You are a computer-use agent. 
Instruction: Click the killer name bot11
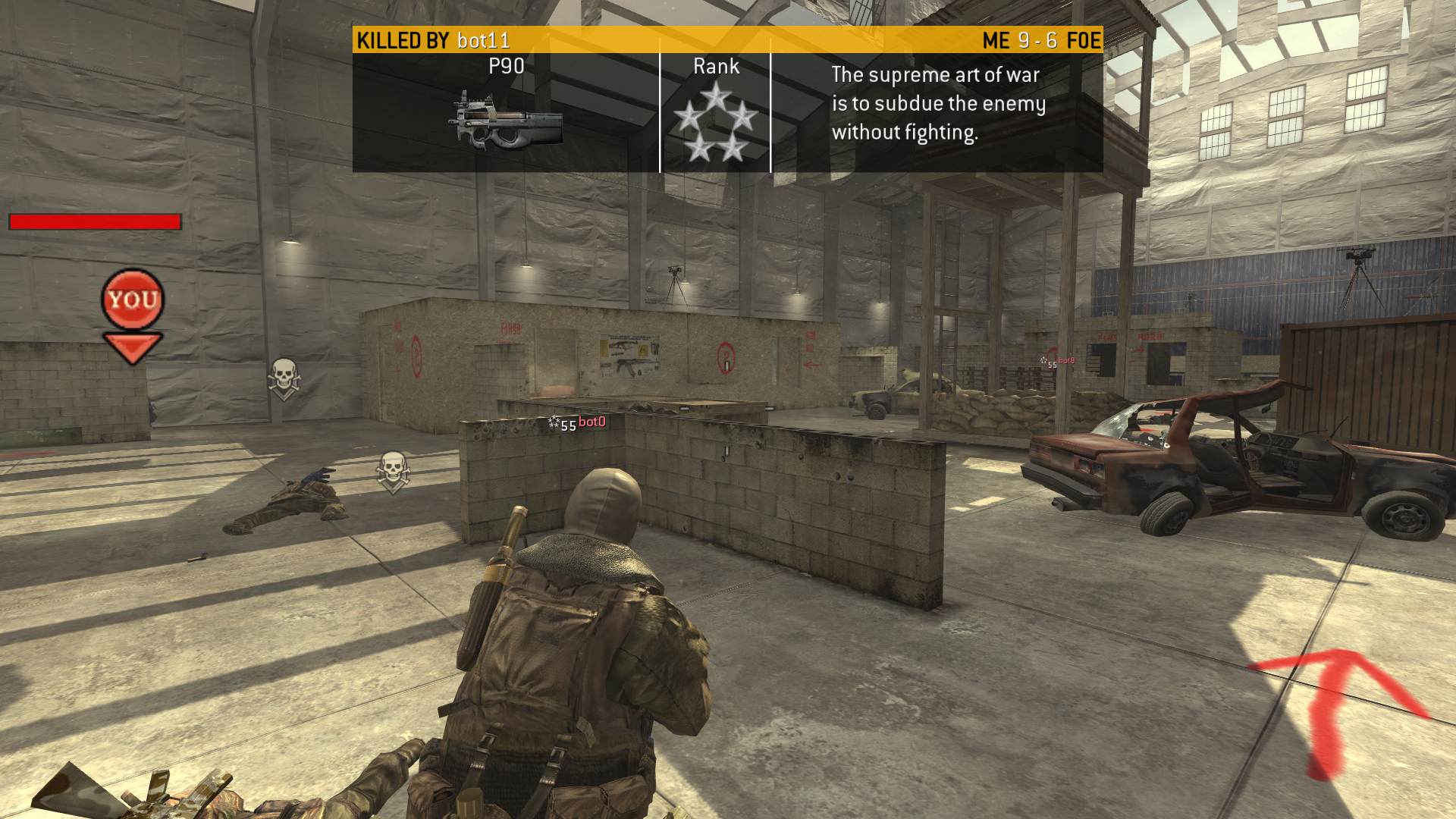click(x=483, y=40)
